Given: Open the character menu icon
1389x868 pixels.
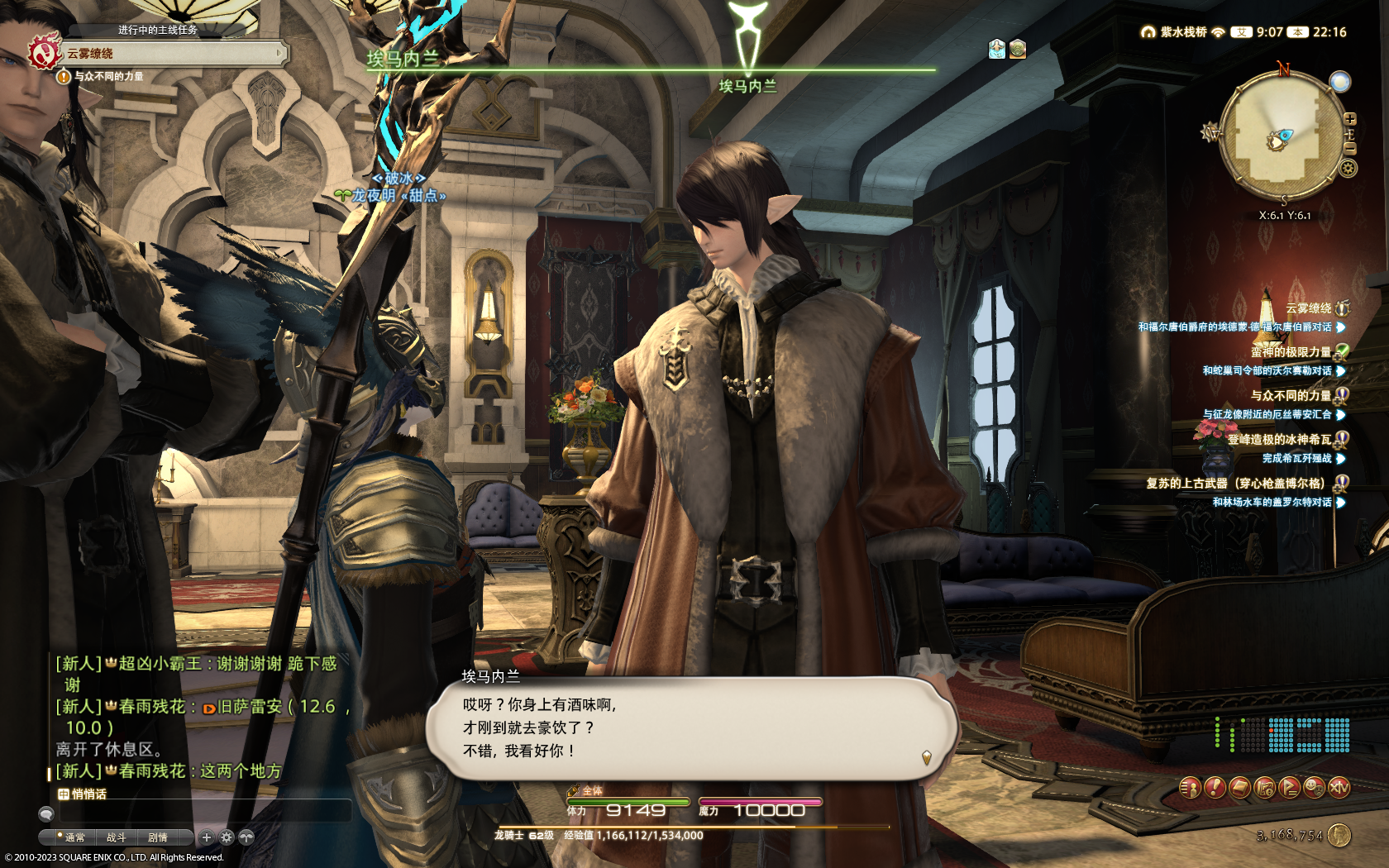Looking at the screenshot, I should (x=1190, y=788).
